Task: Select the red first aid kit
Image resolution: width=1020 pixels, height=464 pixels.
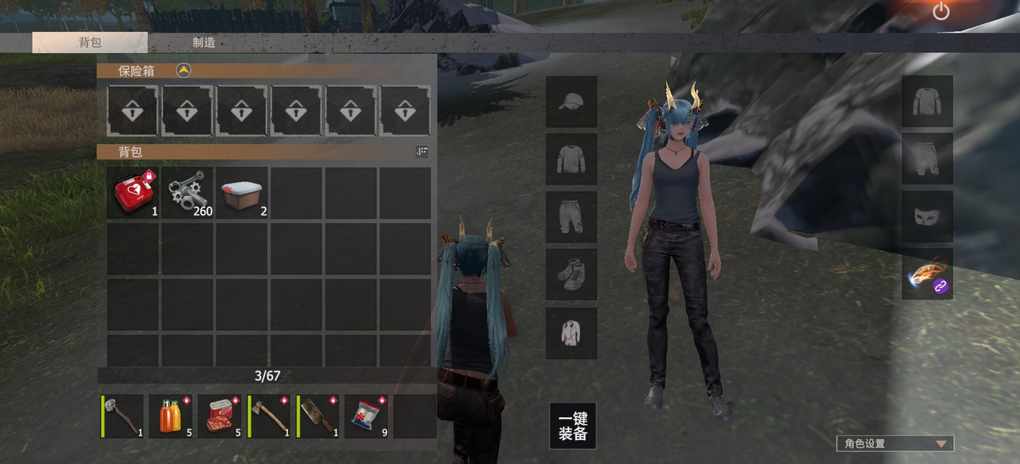Action: 133,193
